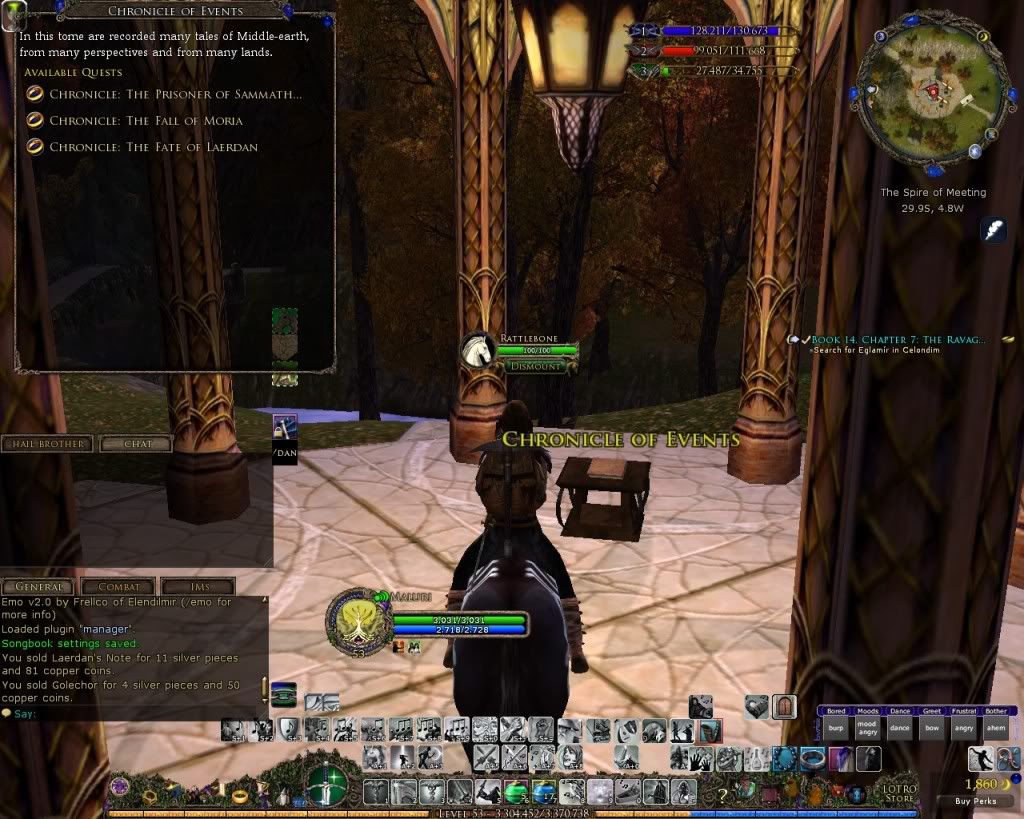
Task: Open the IMs chat tab
Action: [x=198, y=587]
